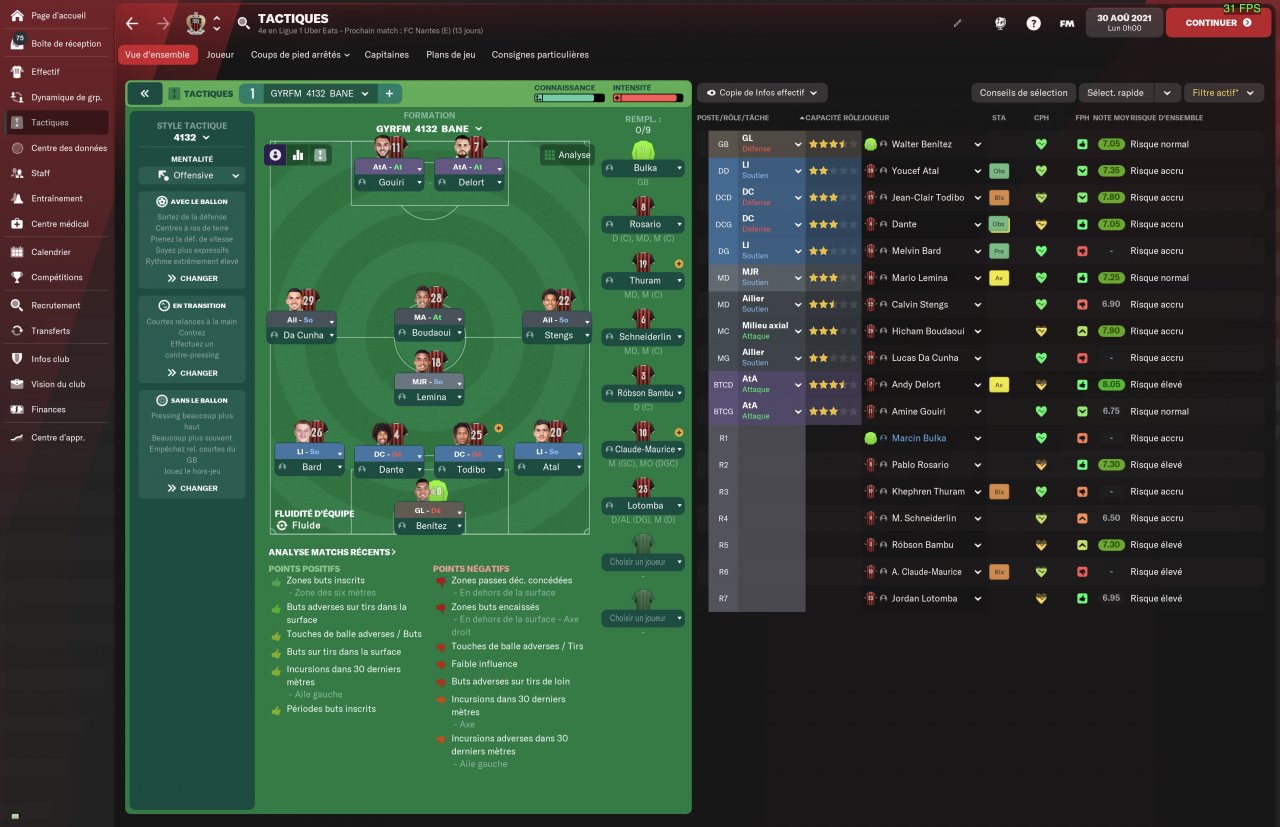
Task: Open the Filtre actif dropdown
Action: (x=1222, y=93)
